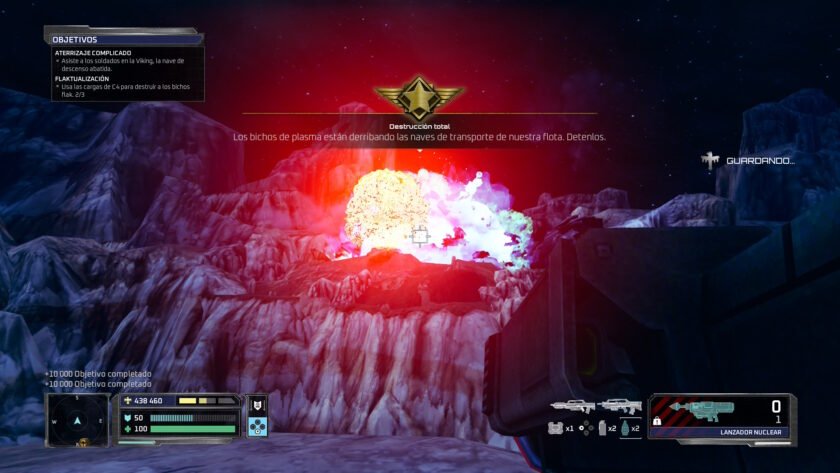Select the ammo canister item icon
The height and width of the screenshot is (473, 840).
600,428
